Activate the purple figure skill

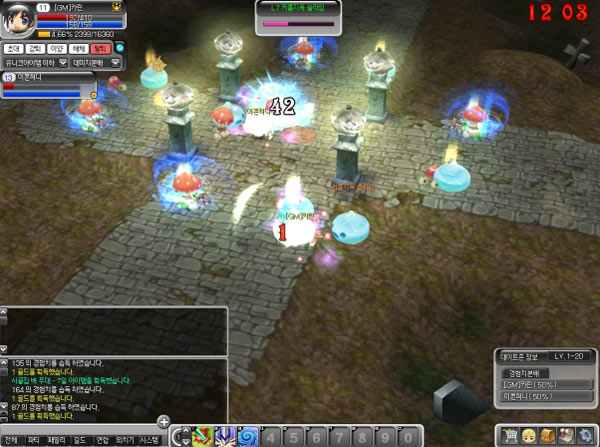224,437
